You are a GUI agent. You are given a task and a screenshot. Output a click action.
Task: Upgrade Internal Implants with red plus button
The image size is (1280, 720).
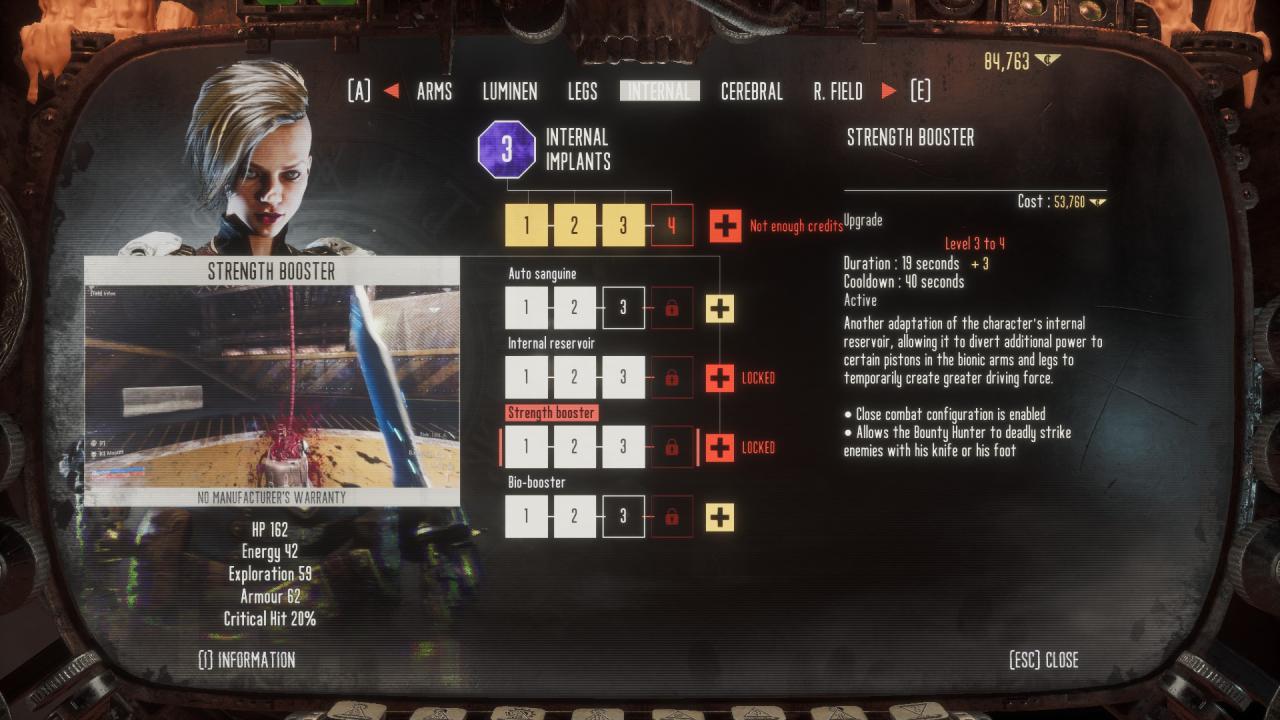pos(725,226)
